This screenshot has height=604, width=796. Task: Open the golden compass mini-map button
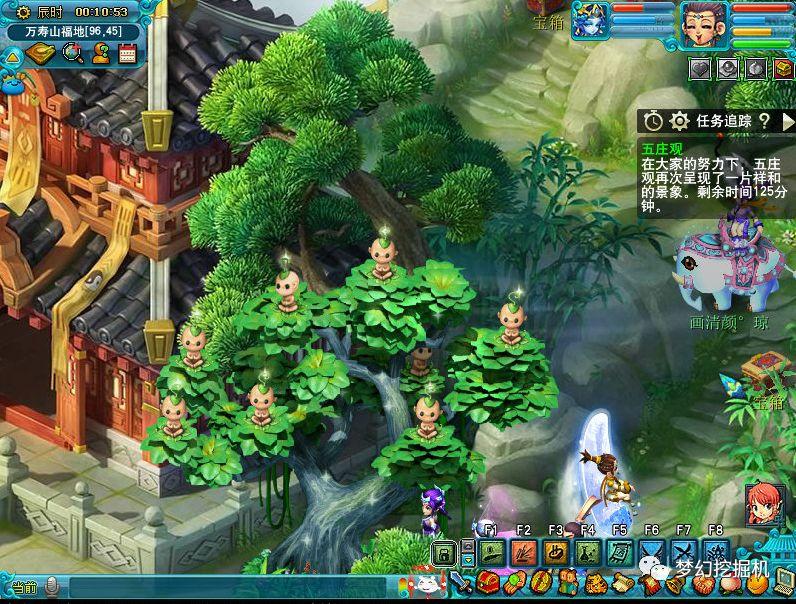click(x=41, y=53)
